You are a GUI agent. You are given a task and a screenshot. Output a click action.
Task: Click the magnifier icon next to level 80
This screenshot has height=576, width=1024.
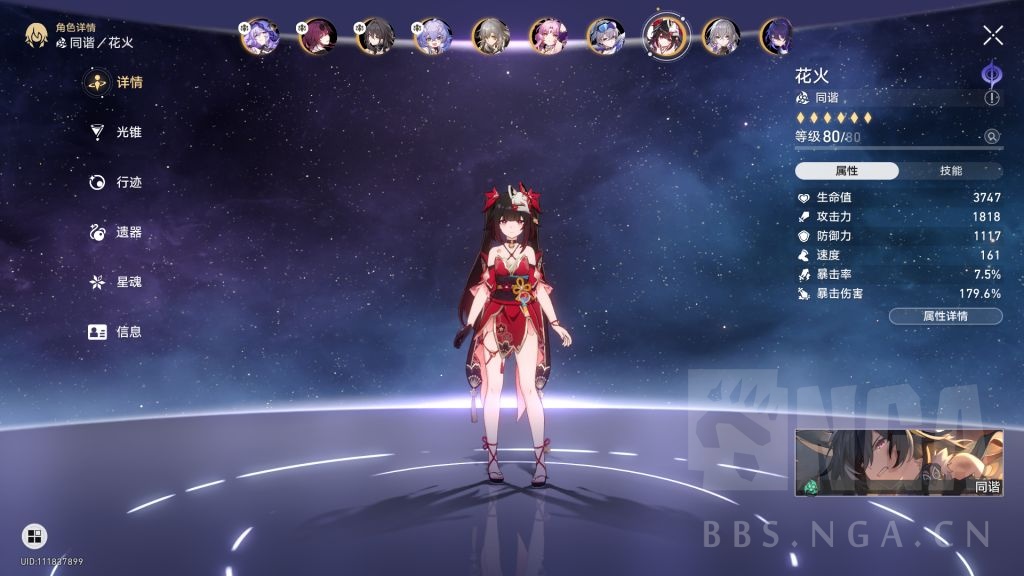point(992,137)
